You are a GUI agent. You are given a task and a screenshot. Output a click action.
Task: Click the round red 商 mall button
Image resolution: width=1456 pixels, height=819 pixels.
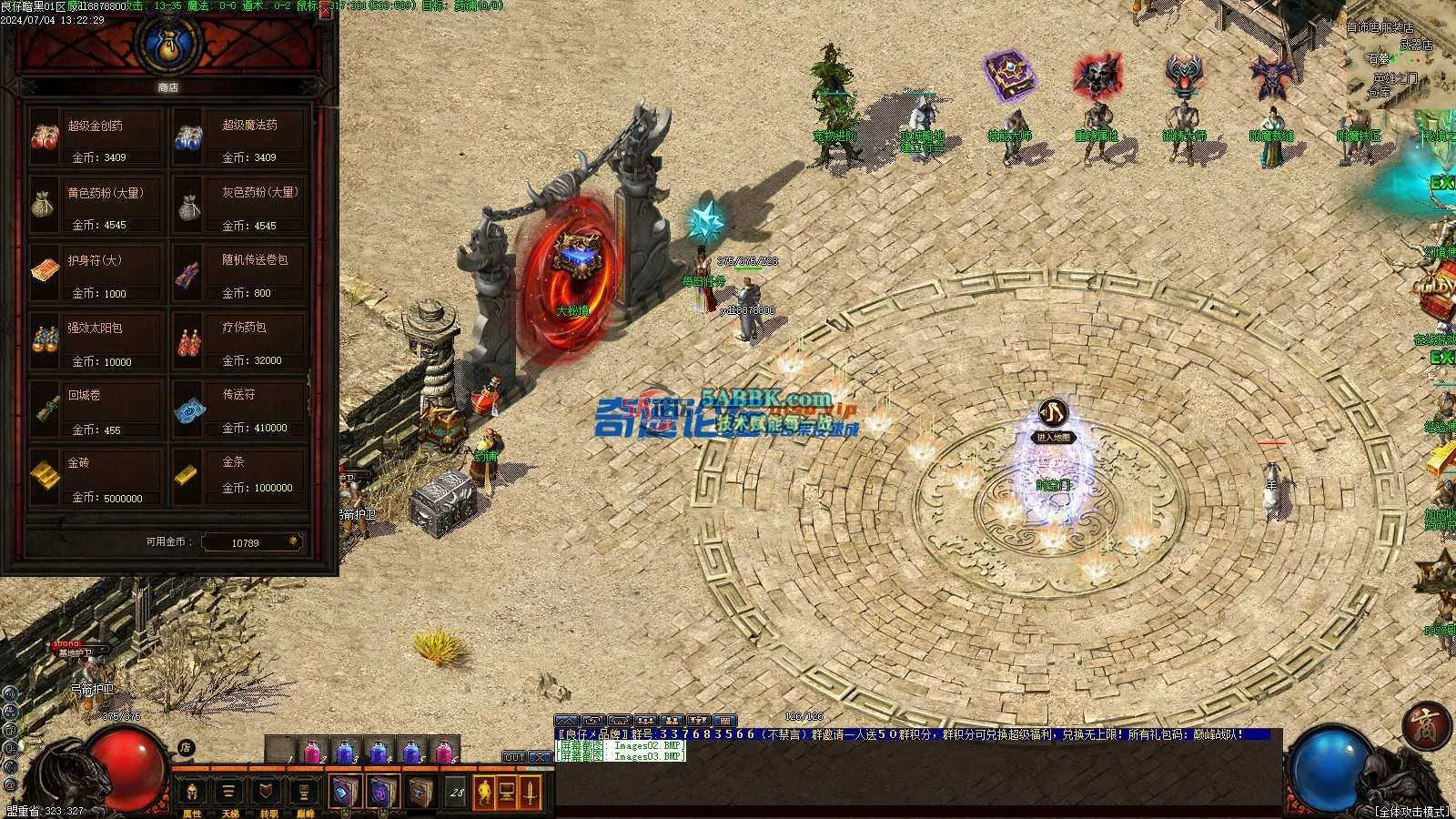click(x=1421, y=725)
